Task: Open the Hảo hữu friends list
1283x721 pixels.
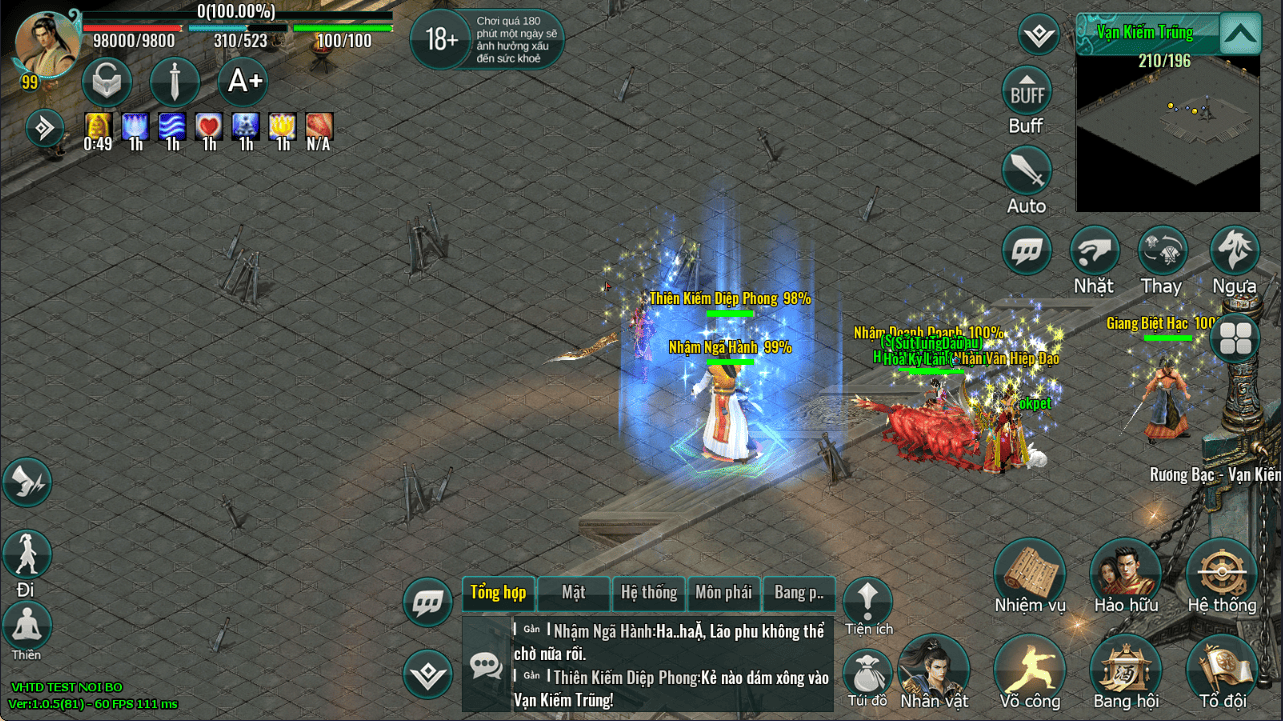Action: coord(1125,572)
